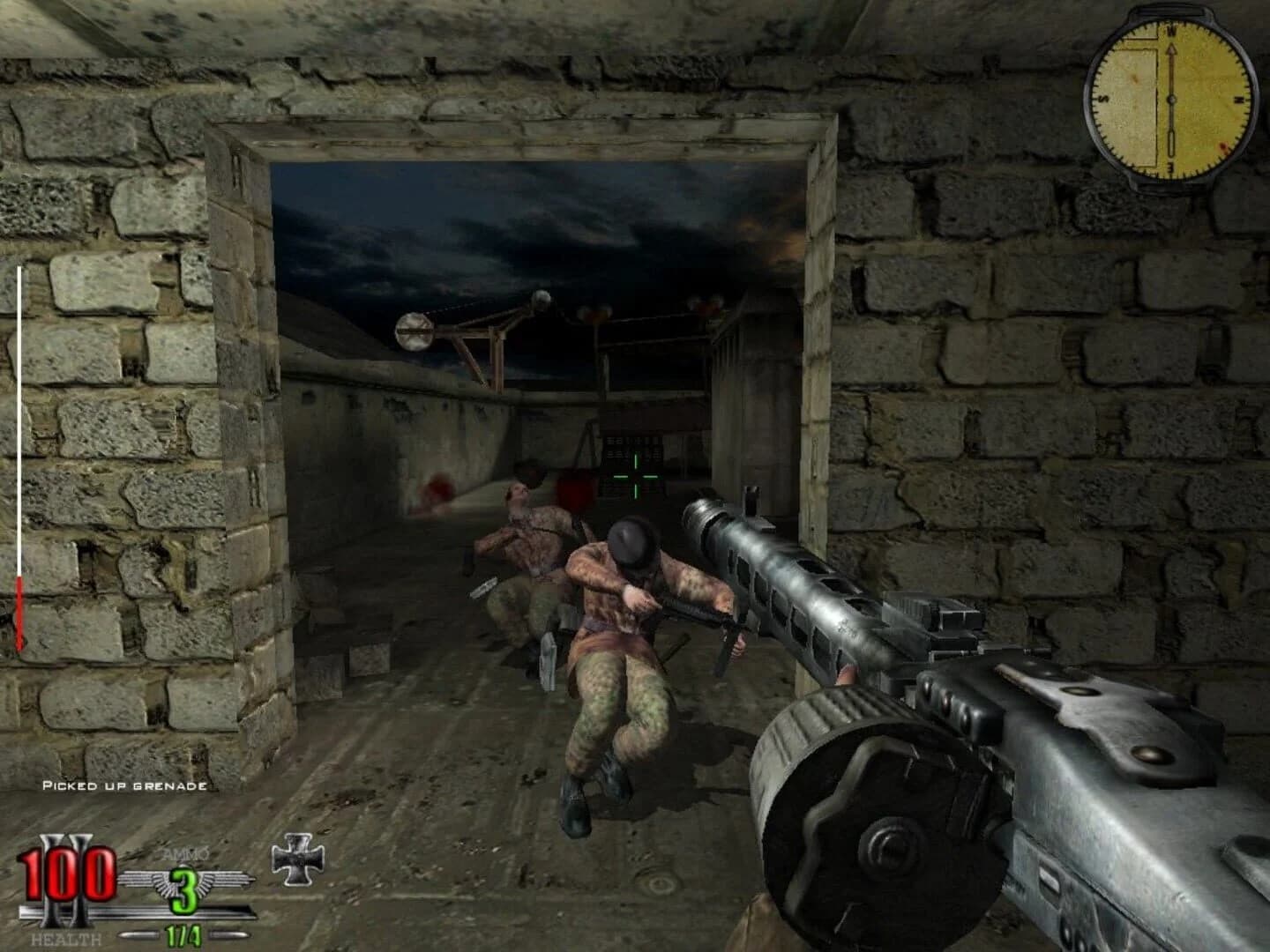Click the W marker on the compass dial
This screenshot has width=1270, height=952.
coord(1171,31)
